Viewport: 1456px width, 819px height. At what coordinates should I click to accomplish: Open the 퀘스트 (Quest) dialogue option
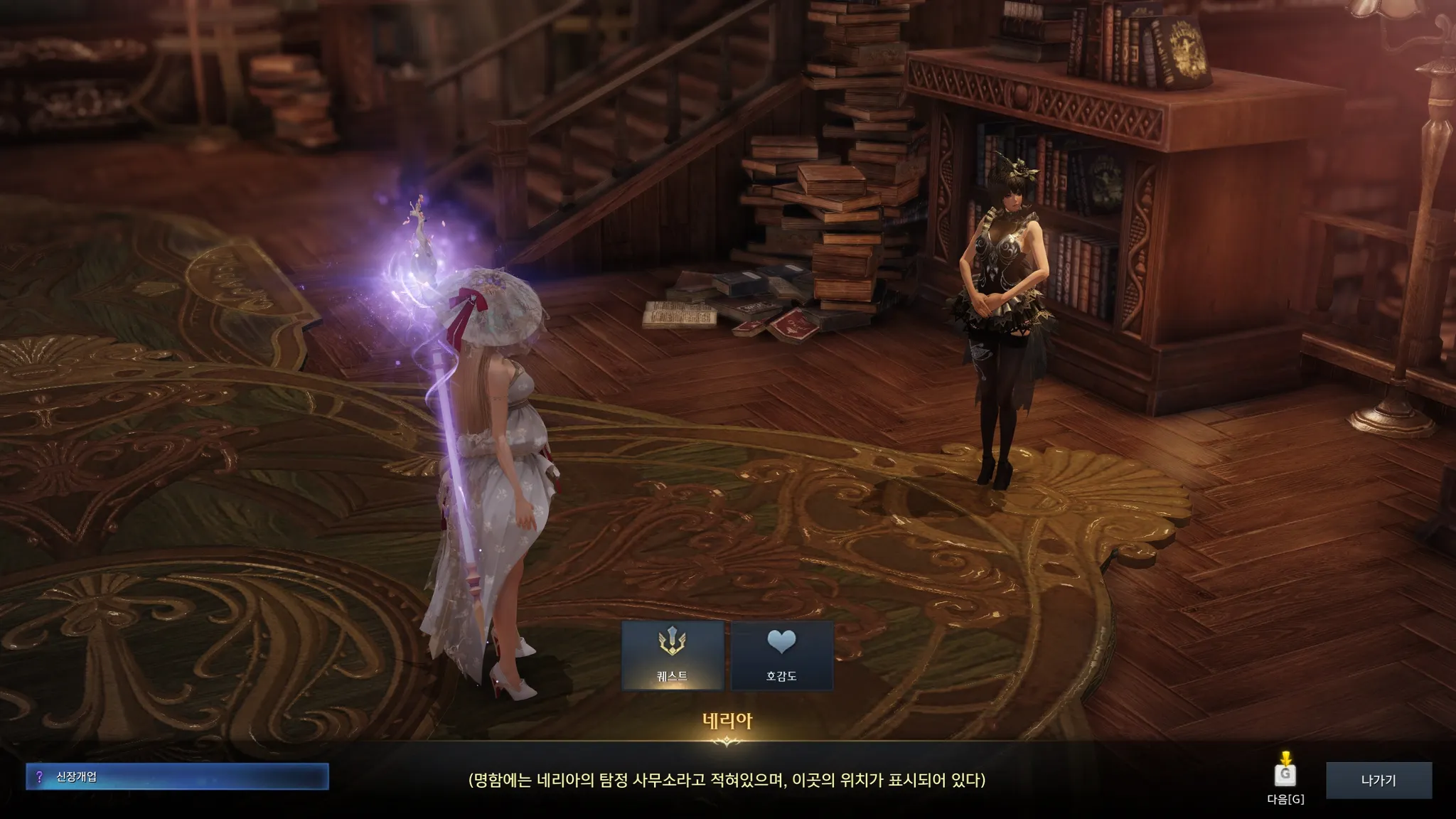pyautogui.click(x=672, y=655)
